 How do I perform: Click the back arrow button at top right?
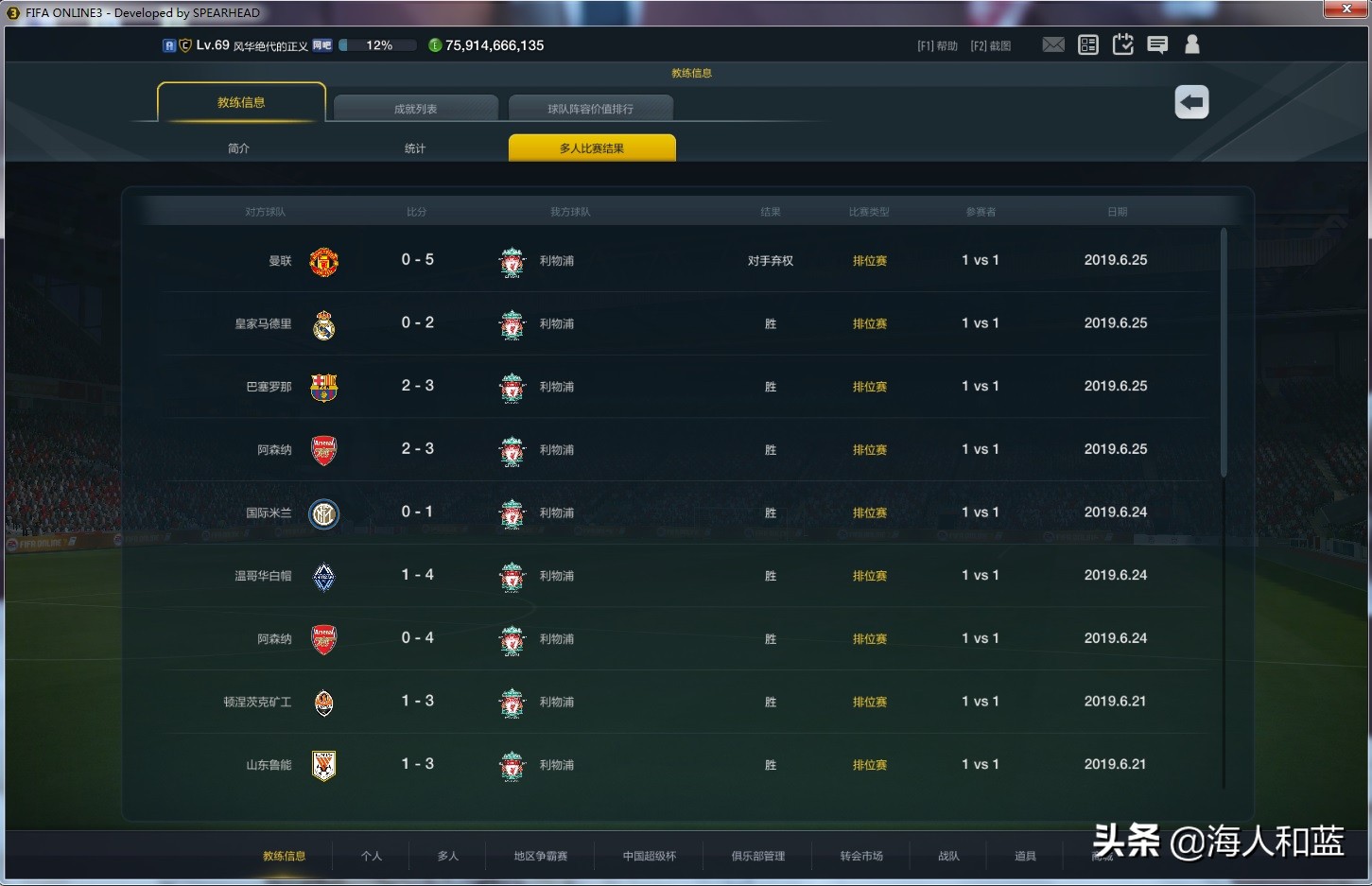pos(1191,101)
